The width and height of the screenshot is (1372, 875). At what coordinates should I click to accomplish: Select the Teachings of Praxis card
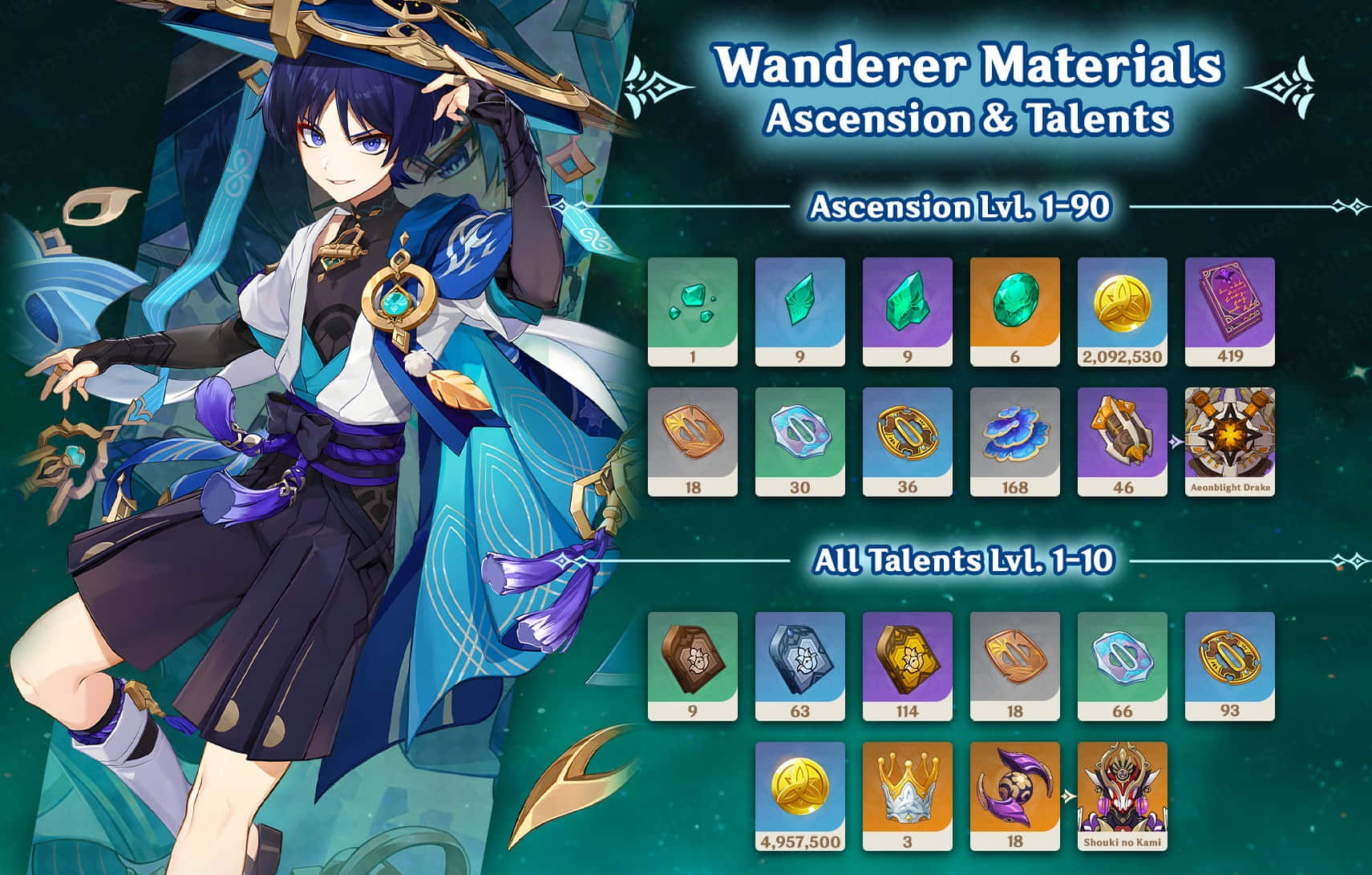tap(692, 666)
